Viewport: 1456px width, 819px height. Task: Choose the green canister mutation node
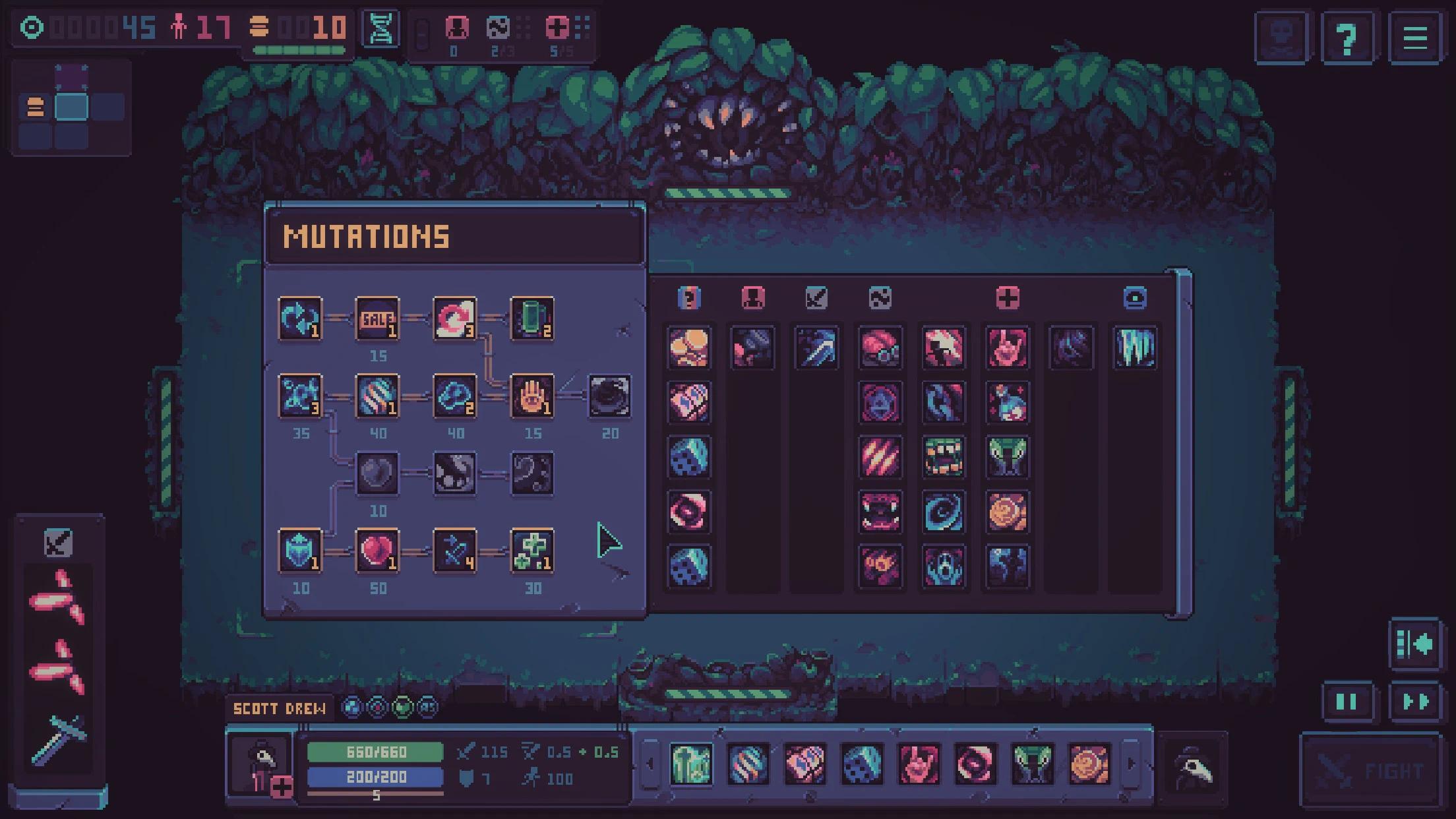tap(532, 319)
